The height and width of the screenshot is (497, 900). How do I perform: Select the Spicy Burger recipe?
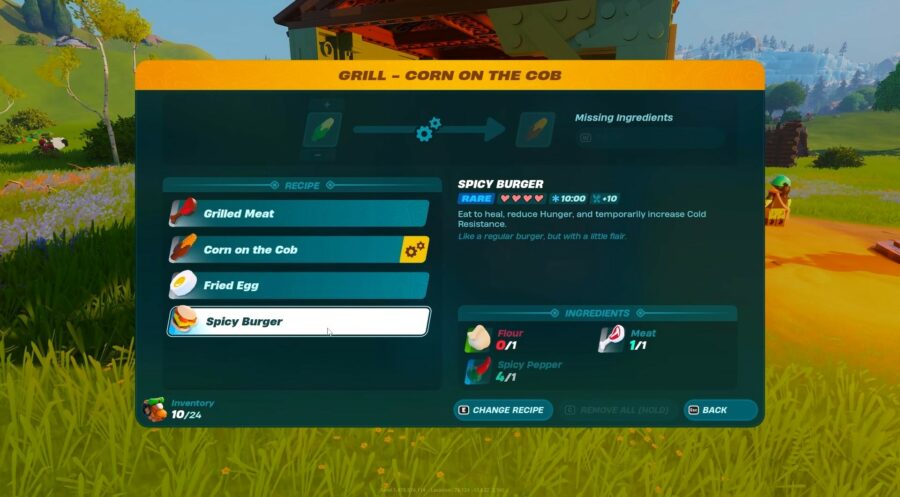297,321
